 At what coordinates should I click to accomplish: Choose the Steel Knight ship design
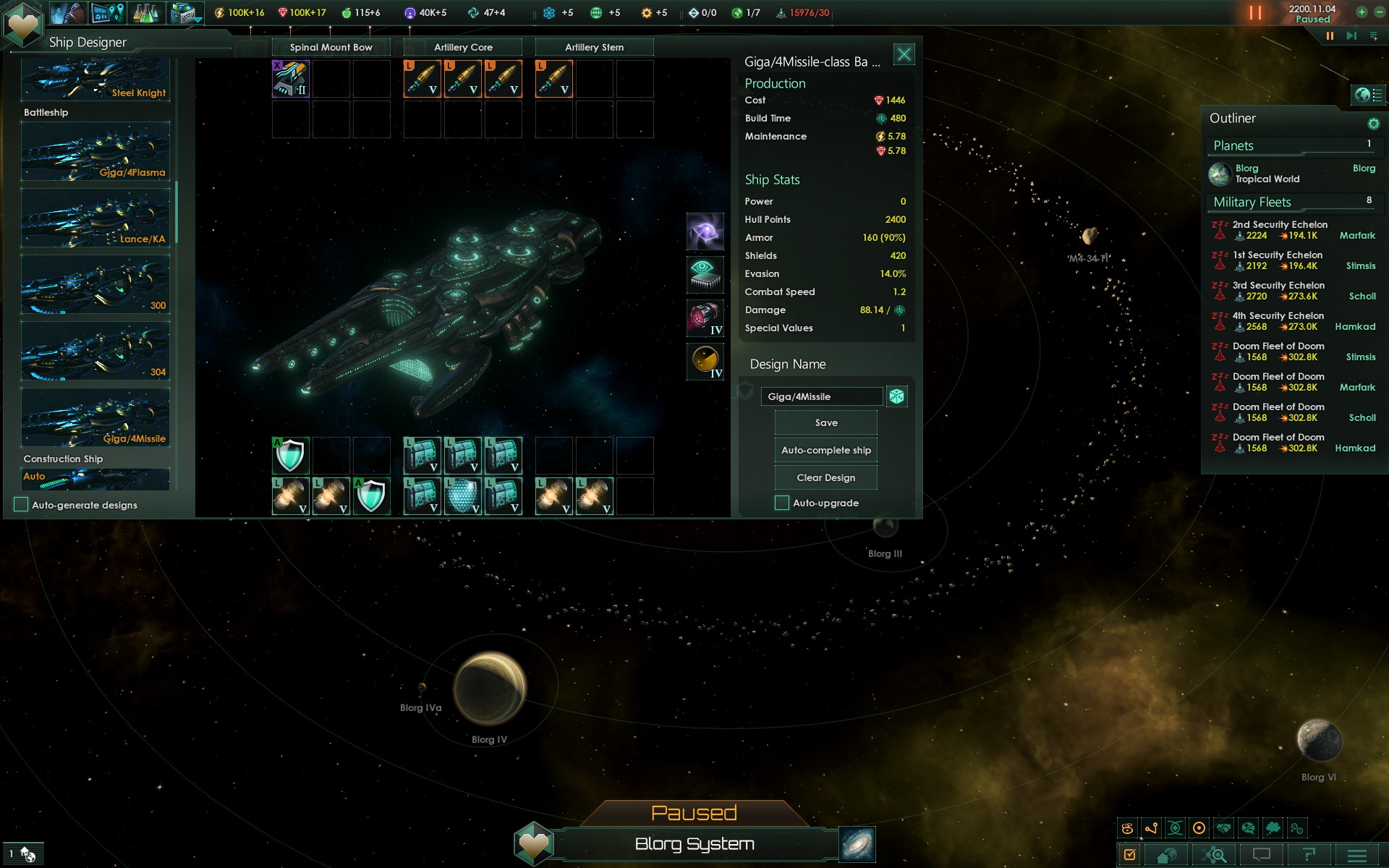coord(95,81)
